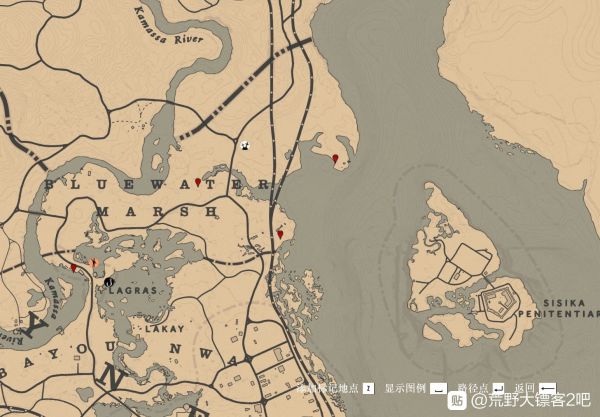
Task: Select the red marker beside the orange marker
Action: click(x=74, y=267)
